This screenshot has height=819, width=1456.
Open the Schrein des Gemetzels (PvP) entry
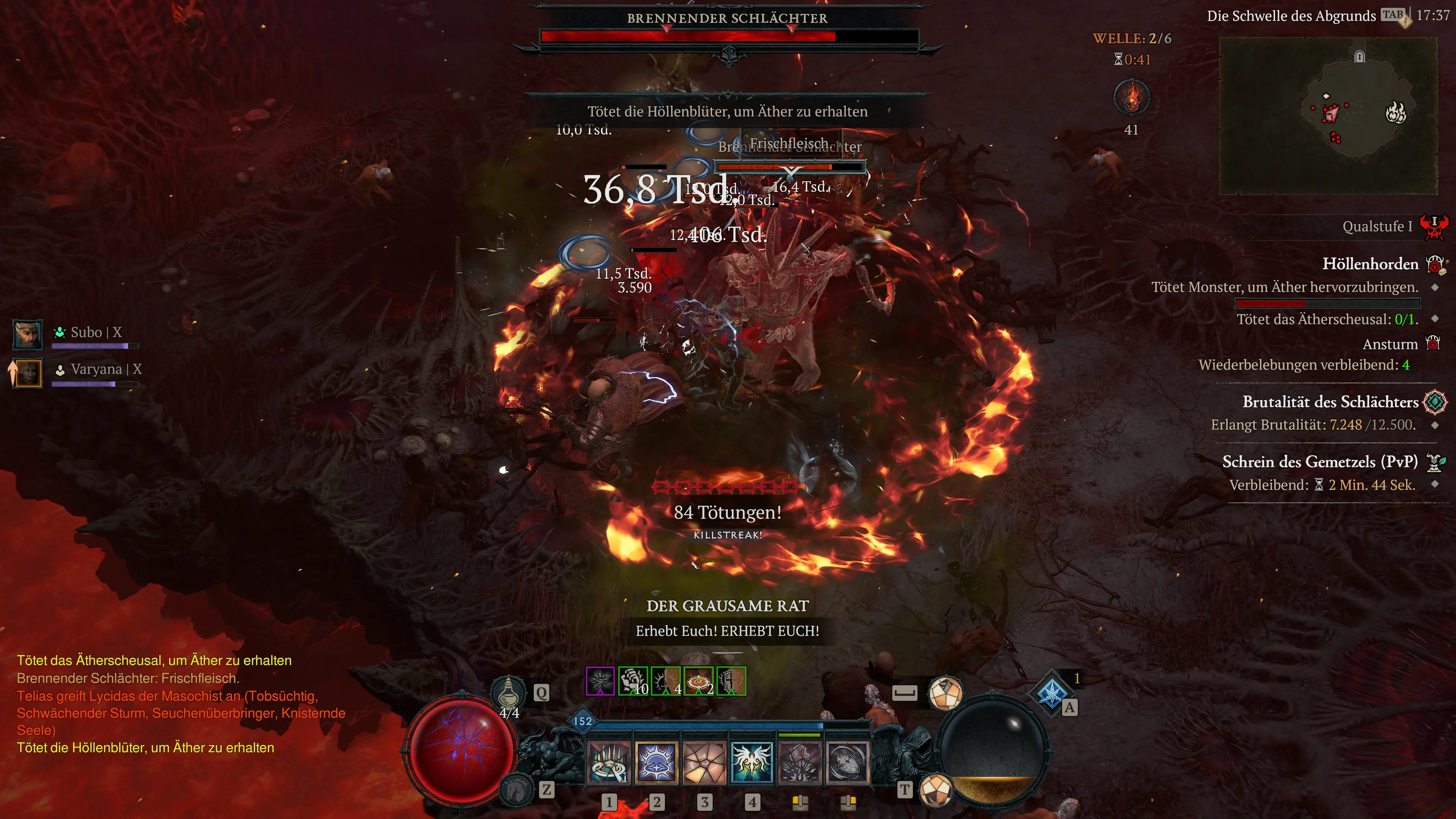click(1320, 462)
